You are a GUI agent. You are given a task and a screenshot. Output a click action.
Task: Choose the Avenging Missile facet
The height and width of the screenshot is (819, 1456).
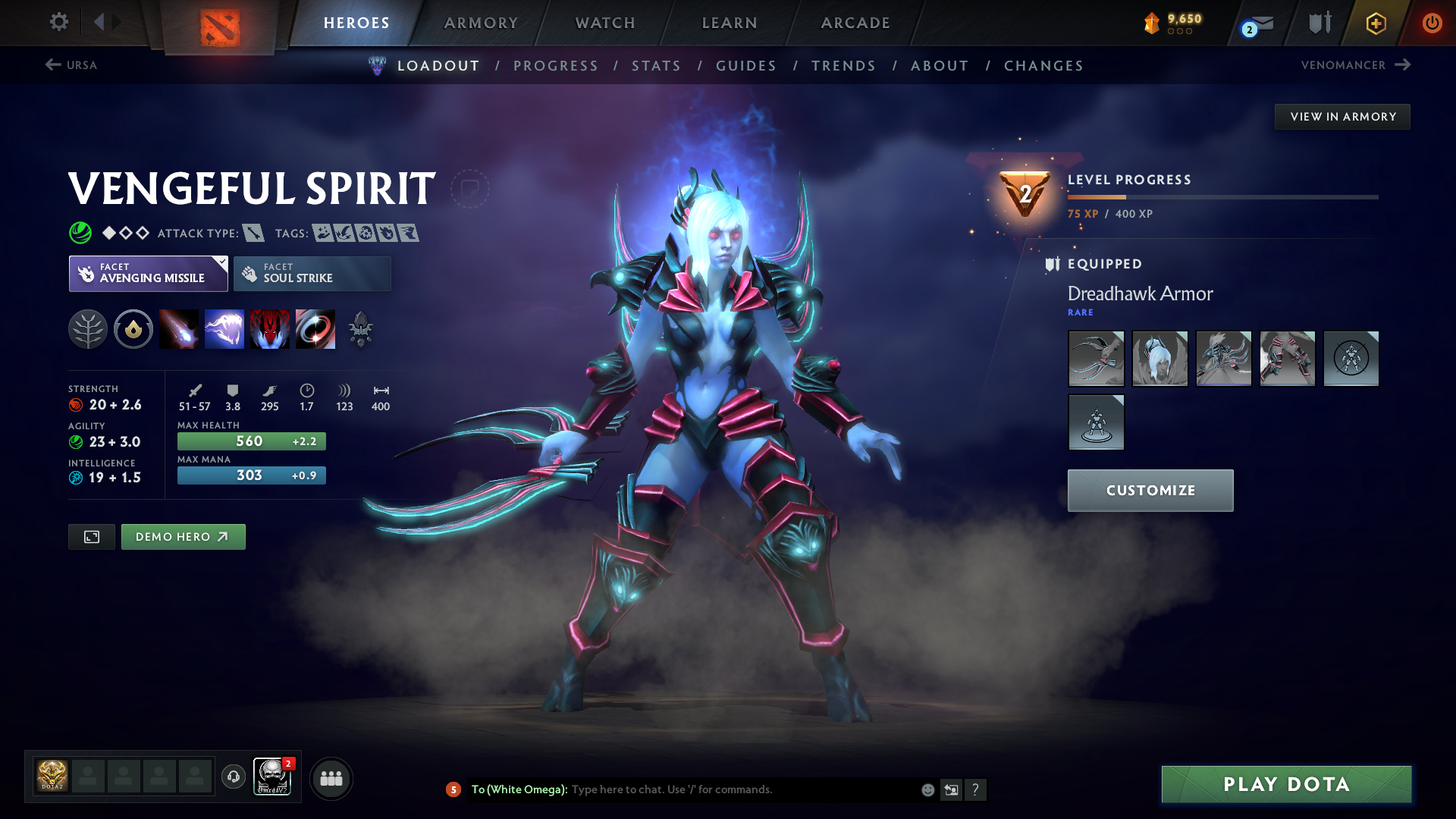click(149, 274)
